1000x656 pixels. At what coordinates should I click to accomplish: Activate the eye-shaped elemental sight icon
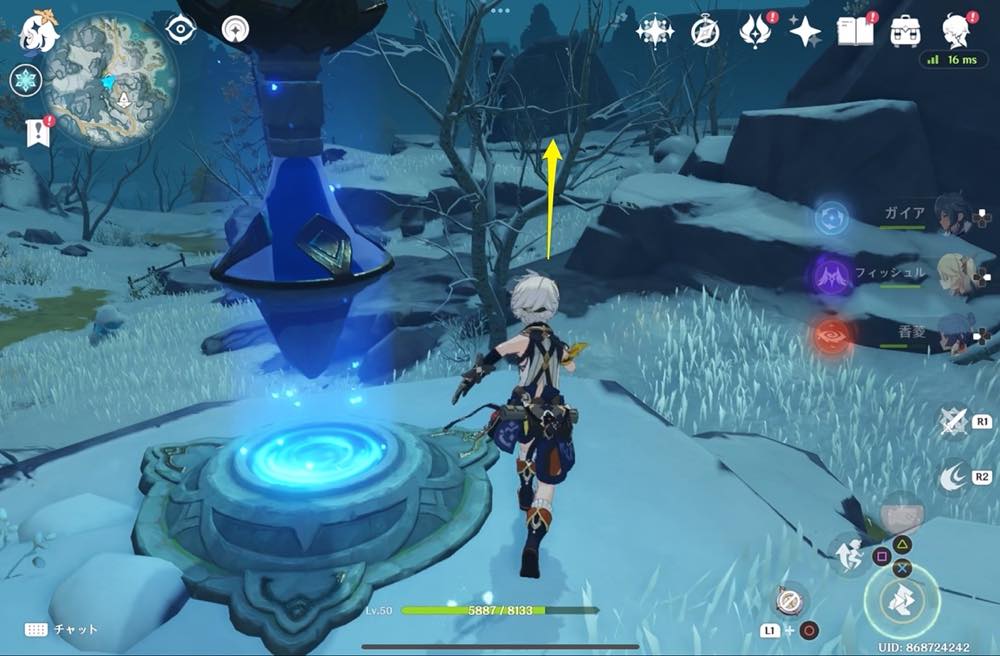pos(180,29)
